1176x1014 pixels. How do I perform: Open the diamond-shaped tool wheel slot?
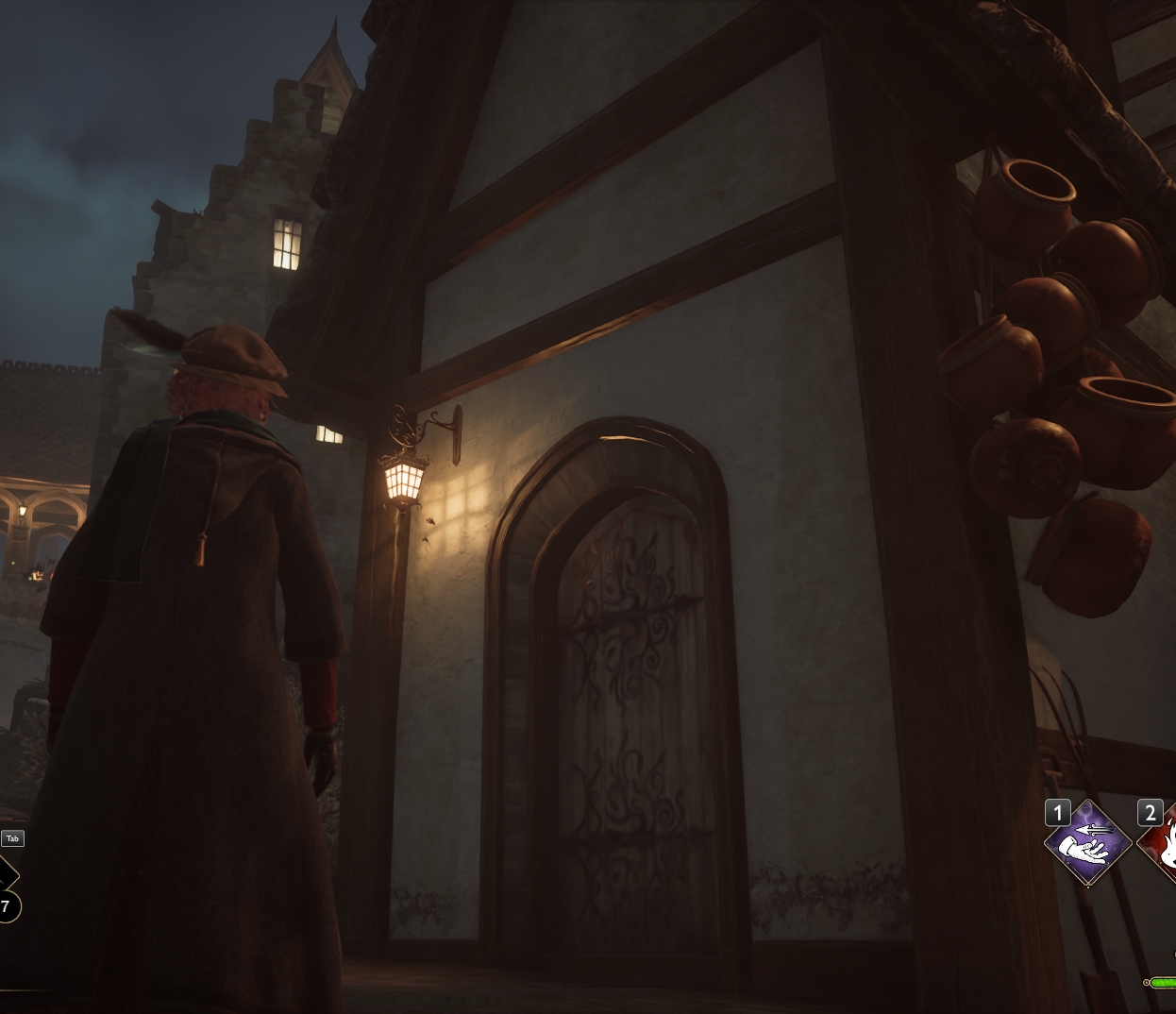click(x=6, y=874)
